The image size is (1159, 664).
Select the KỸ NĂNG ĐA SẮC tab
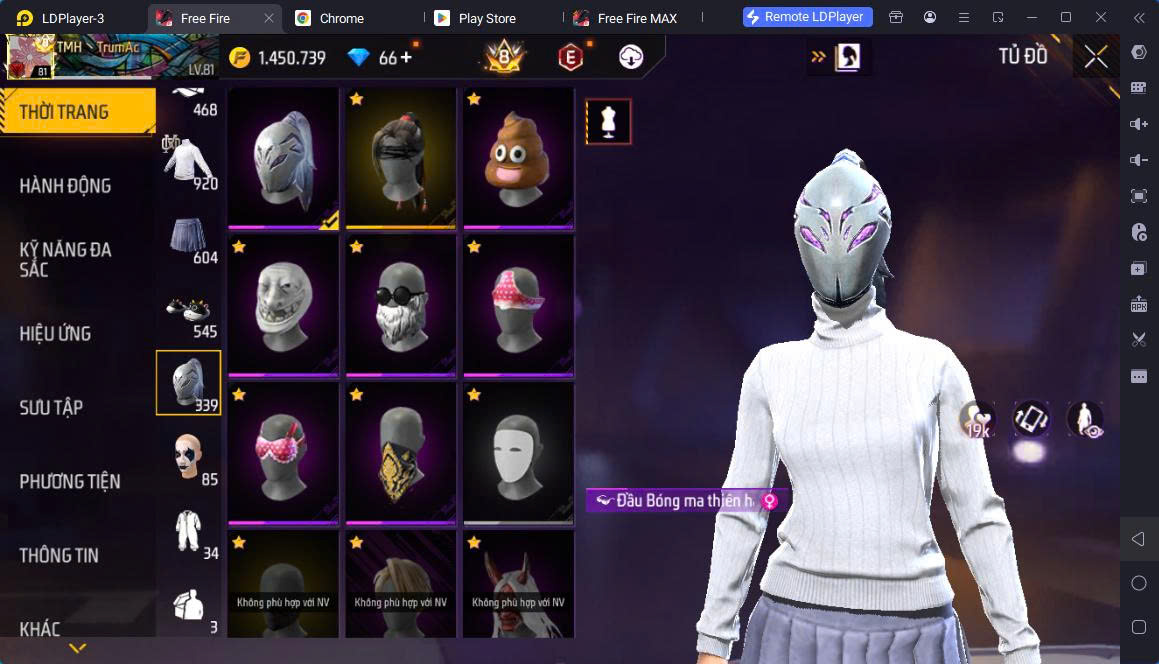(x=66, y=260)
